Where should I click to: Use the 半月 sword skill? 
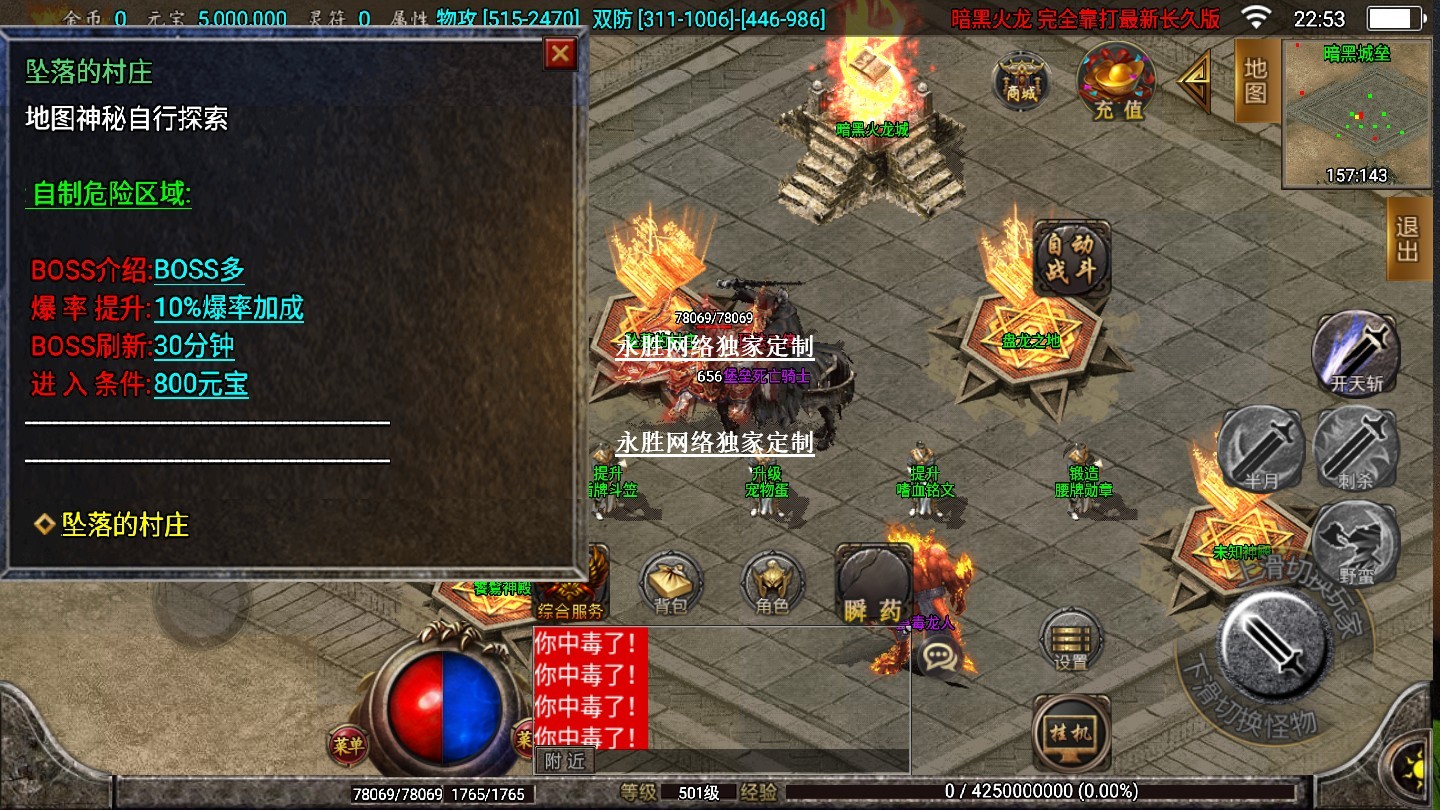point(1262,450)
